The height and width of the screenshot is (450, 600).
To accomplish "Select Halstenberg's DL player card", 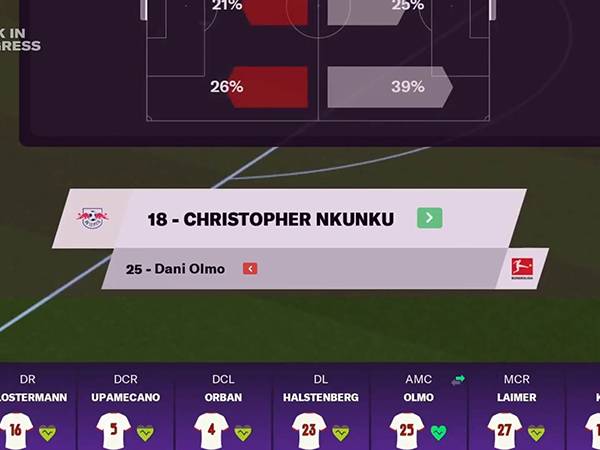I will [322, 412].
